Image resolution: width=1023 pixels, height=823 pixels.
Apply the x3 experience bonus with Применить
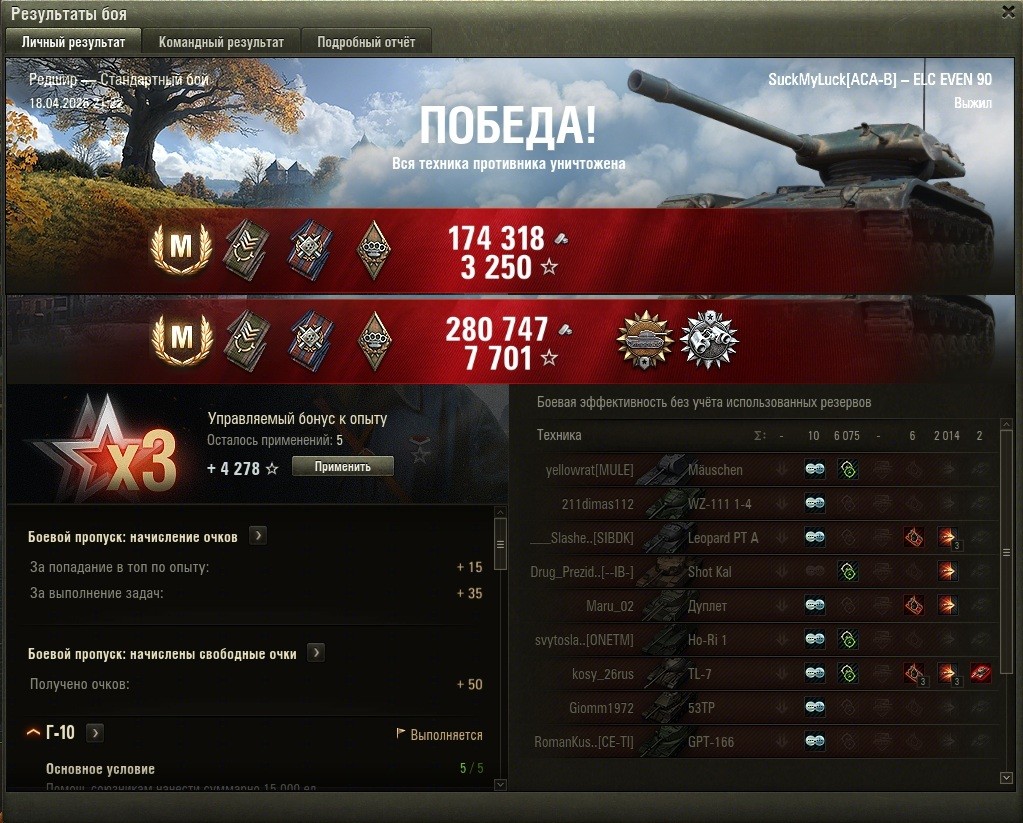pos(342,466)
